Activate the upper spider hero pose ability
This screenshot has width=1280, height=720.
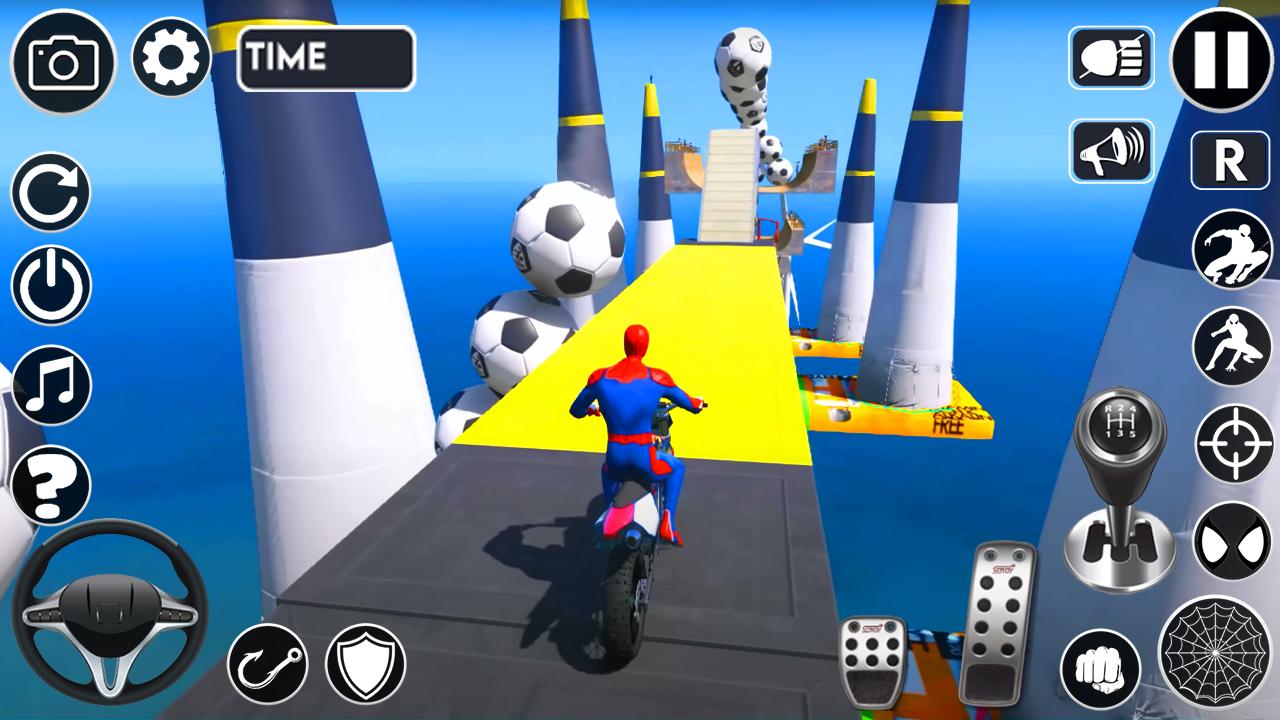[x=1232, y=250]
